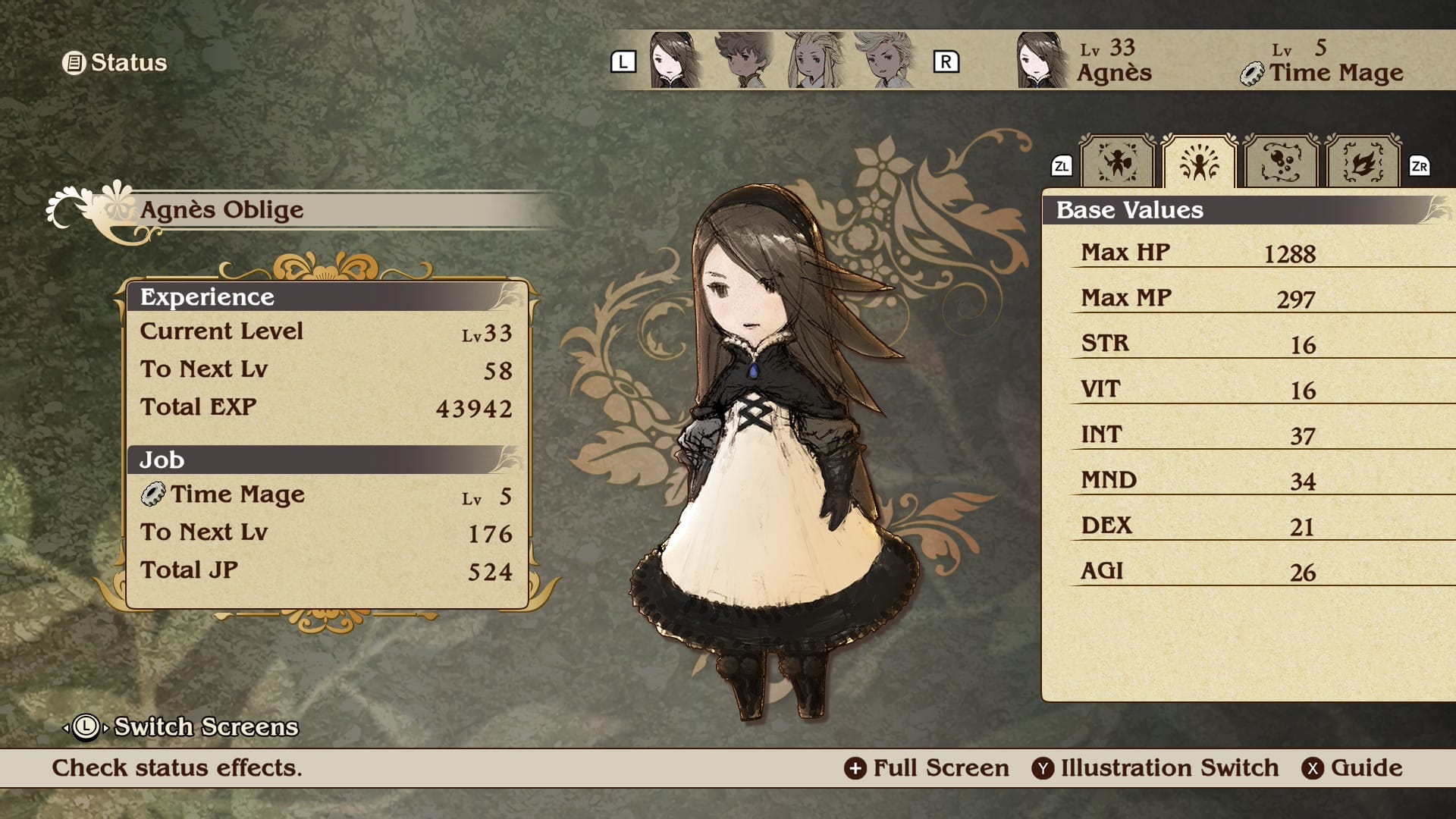Viewport: 1456px width, 819px height.
Task: Open the flame elemental tab
Action: point(1363,162)
